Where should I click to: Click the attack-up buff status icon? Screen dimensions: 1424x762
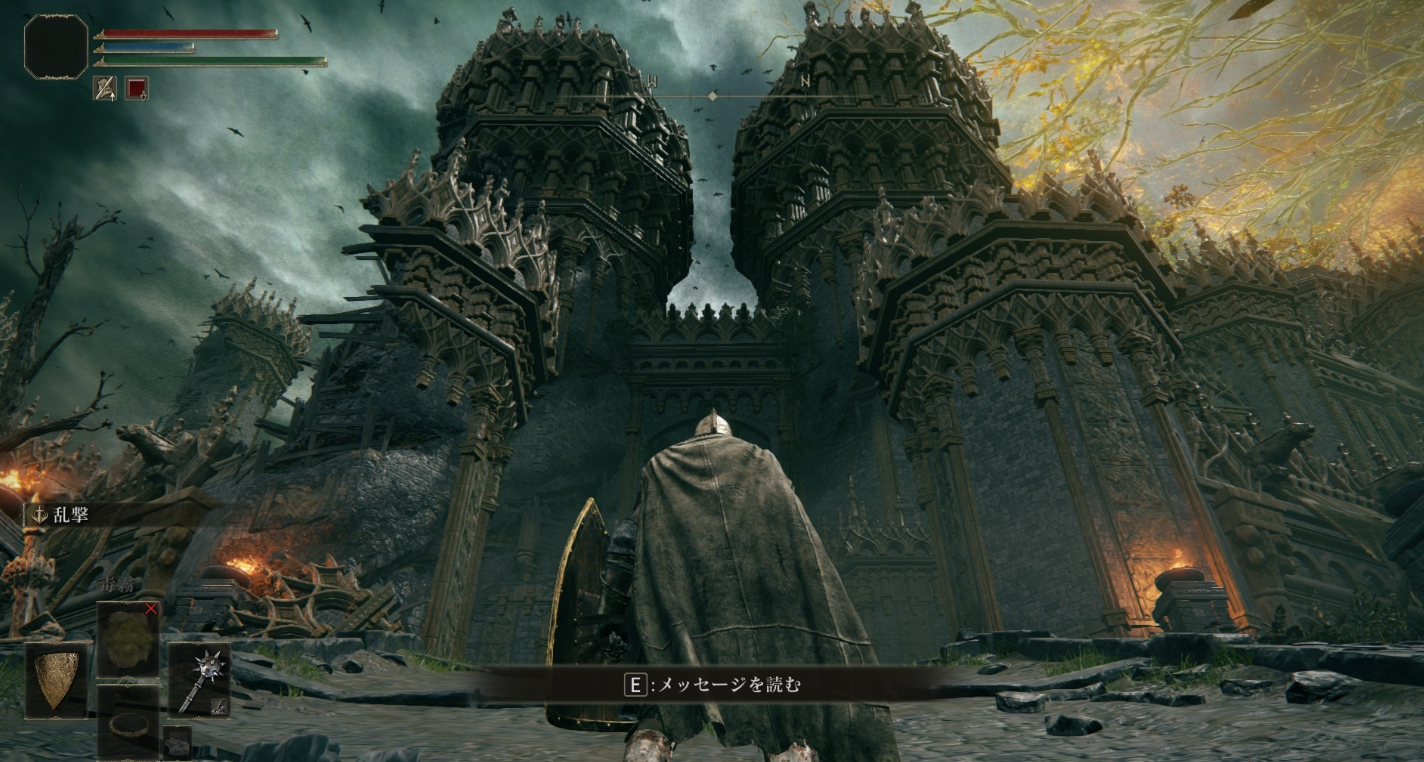[x=105, y=88]
